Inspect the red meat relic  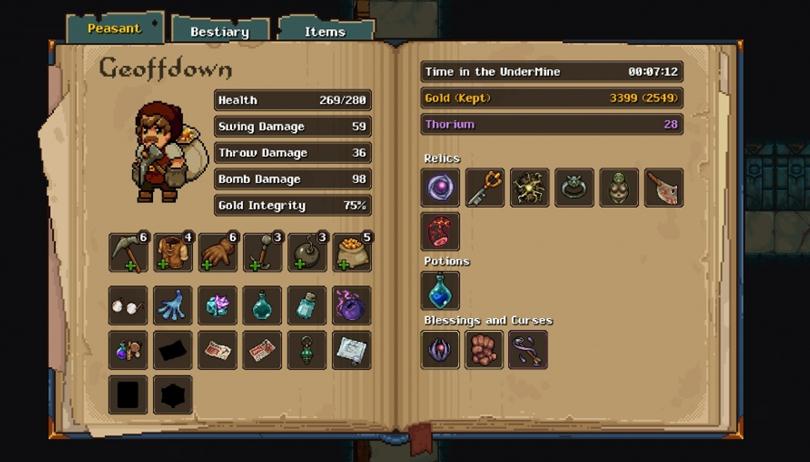(x=440, y=231)
